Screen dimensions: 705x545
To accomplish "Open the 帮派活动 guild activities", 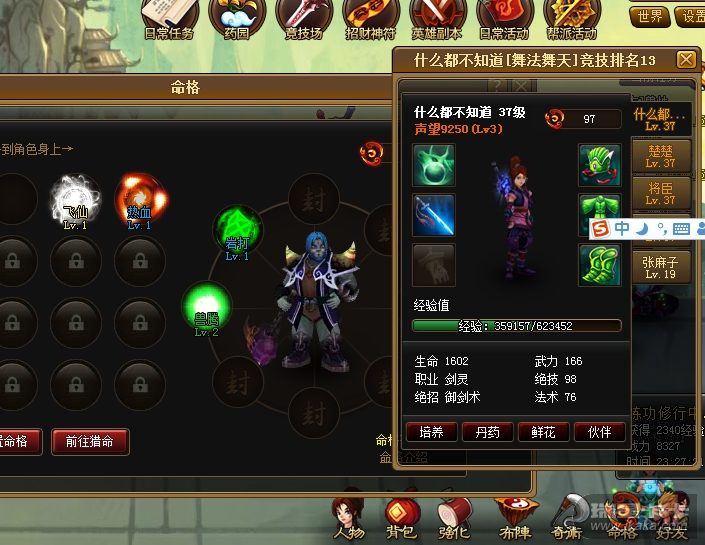I will (x=572, y=17).
